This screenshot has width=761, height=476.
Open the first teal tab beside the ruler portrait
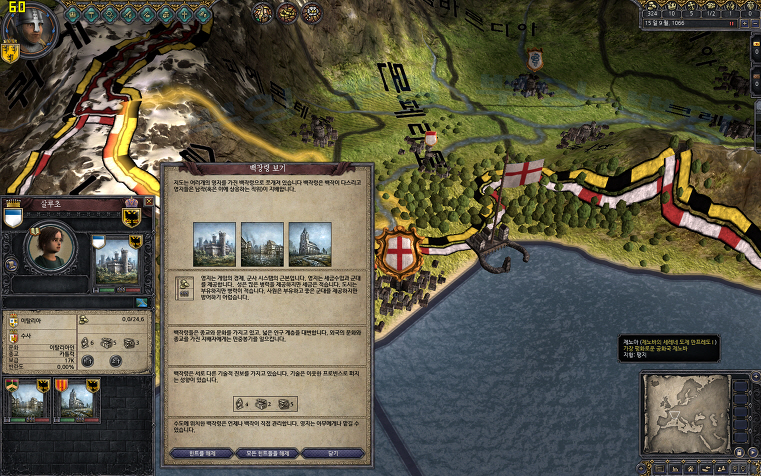click(x=72, y=13)
